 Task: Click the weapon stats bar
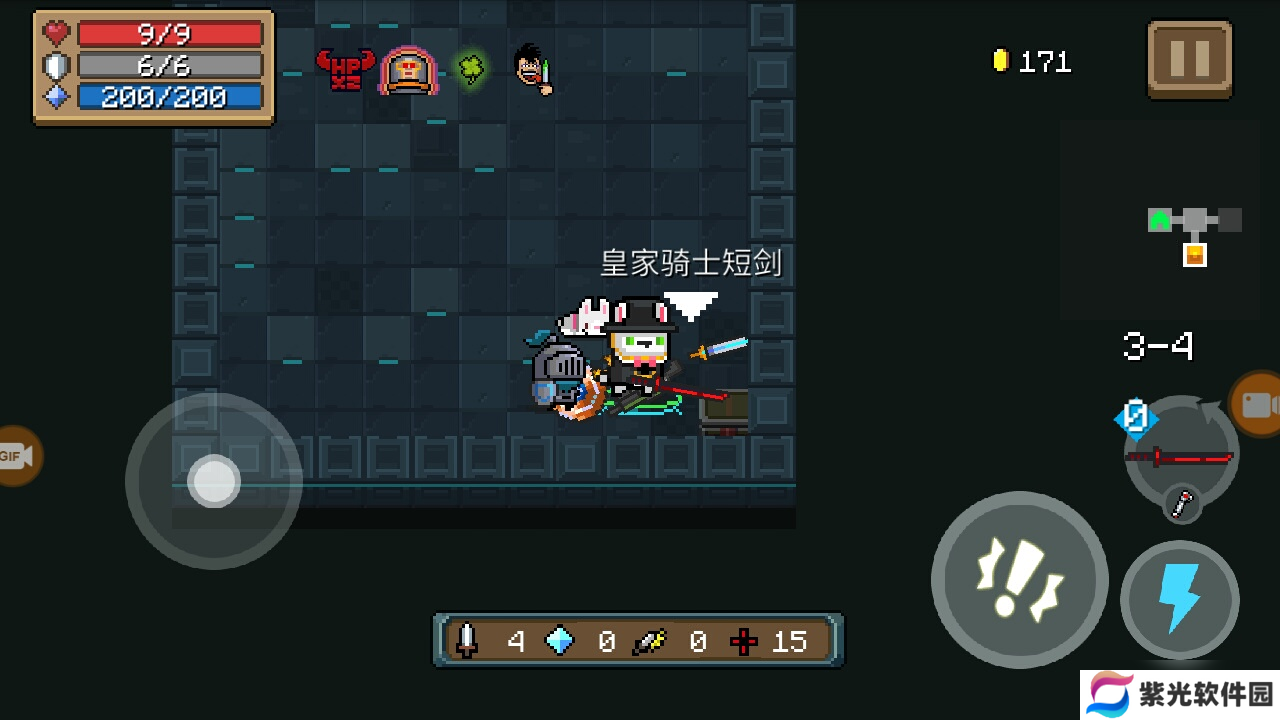coord(638,641)
